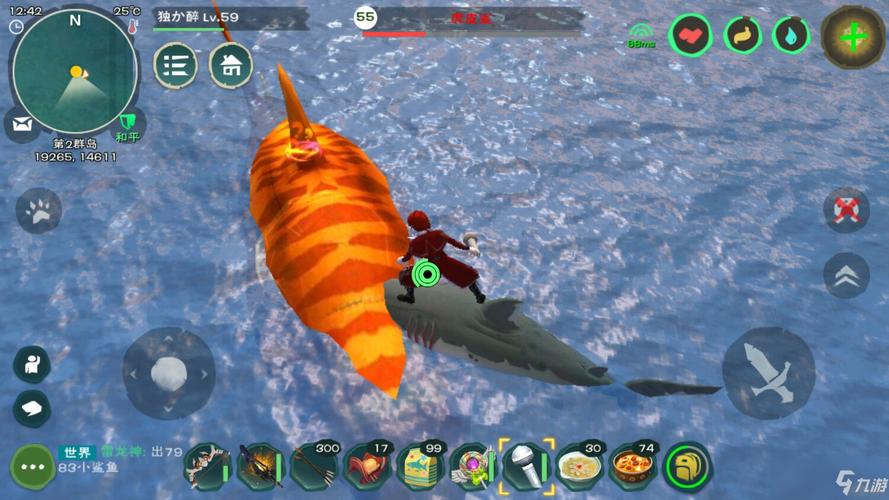The image size is (889, 500).
Task: Tap the house home button
Action: (230, 66)
